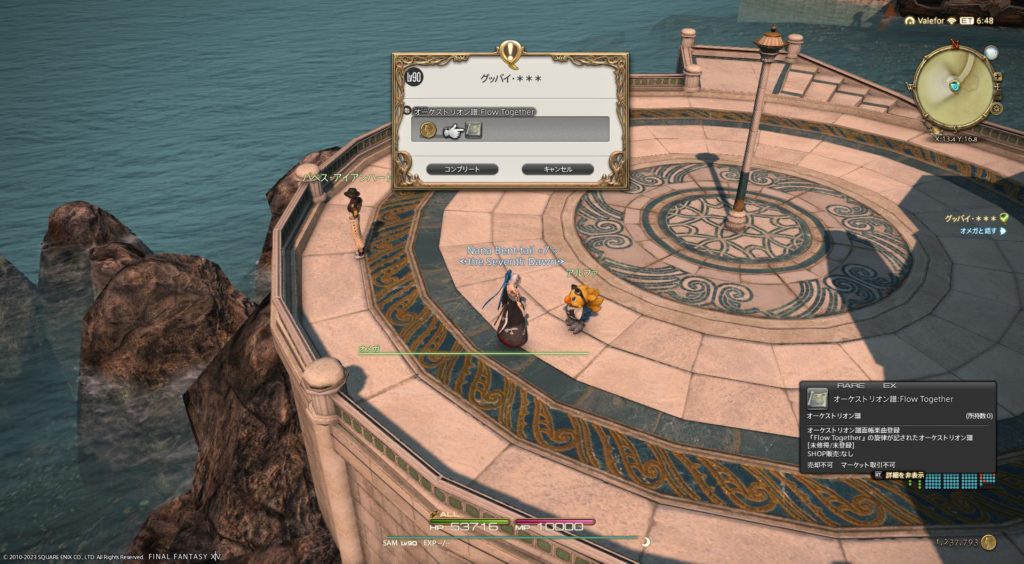Viewport: 1024px width, 564px height.
Task: Click the gil coin currency icon
Action: (988, 542)
